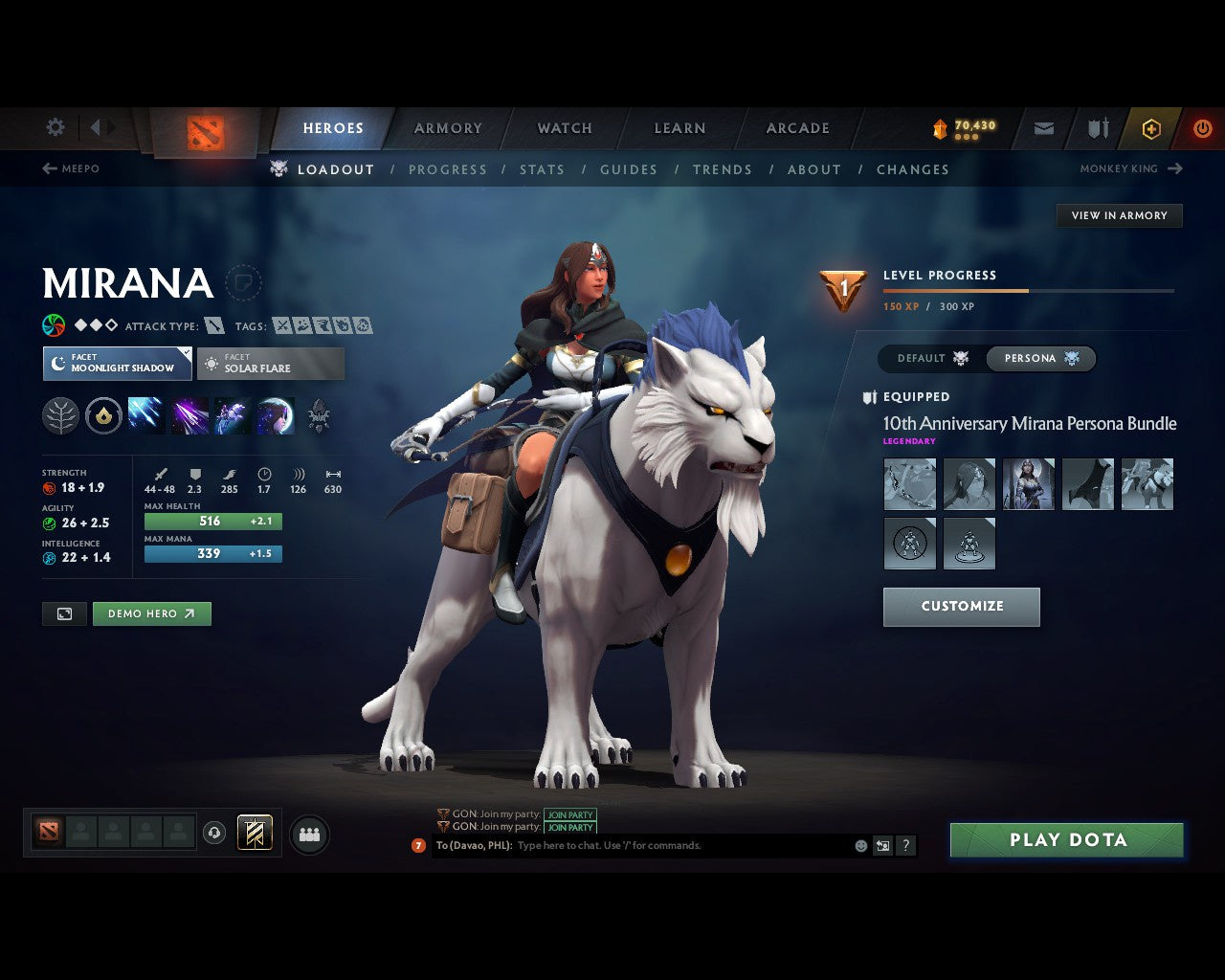Switch to the STATS tab
This screenshot has width=1225, height=980.
coord(542,169)
